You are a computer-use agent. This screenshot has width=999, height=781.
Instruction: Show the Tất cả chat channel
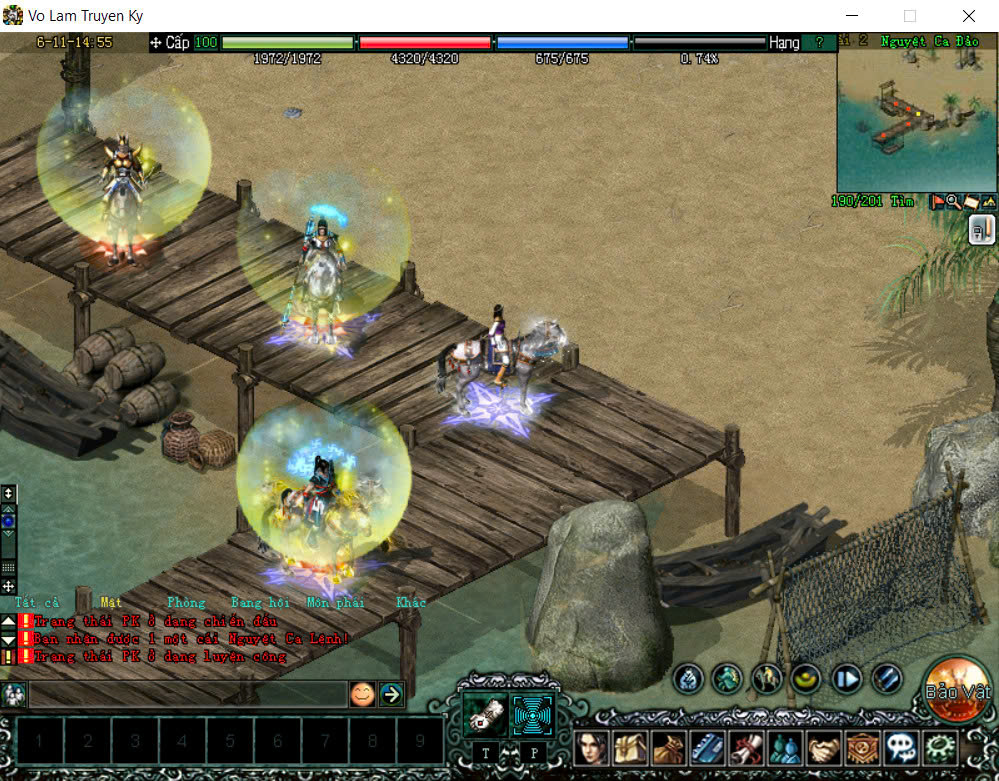point(37,603)
